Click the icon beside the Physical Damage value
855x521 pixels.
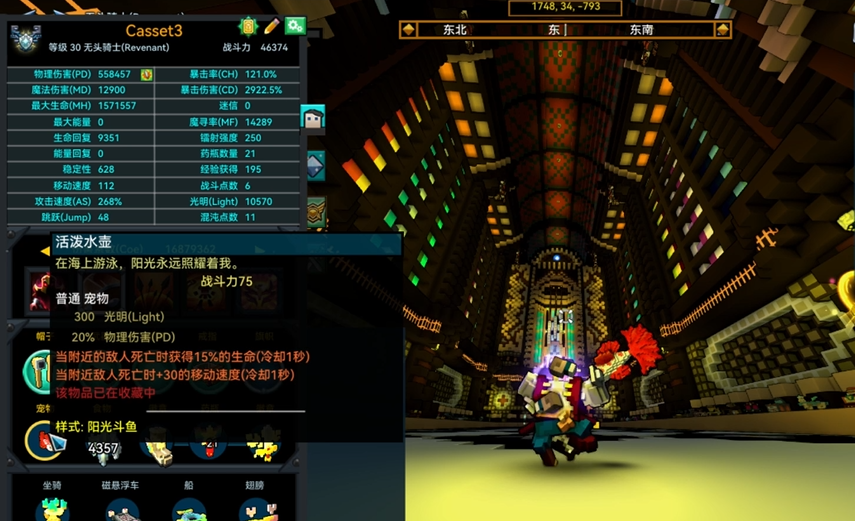[x=146, y=75]
